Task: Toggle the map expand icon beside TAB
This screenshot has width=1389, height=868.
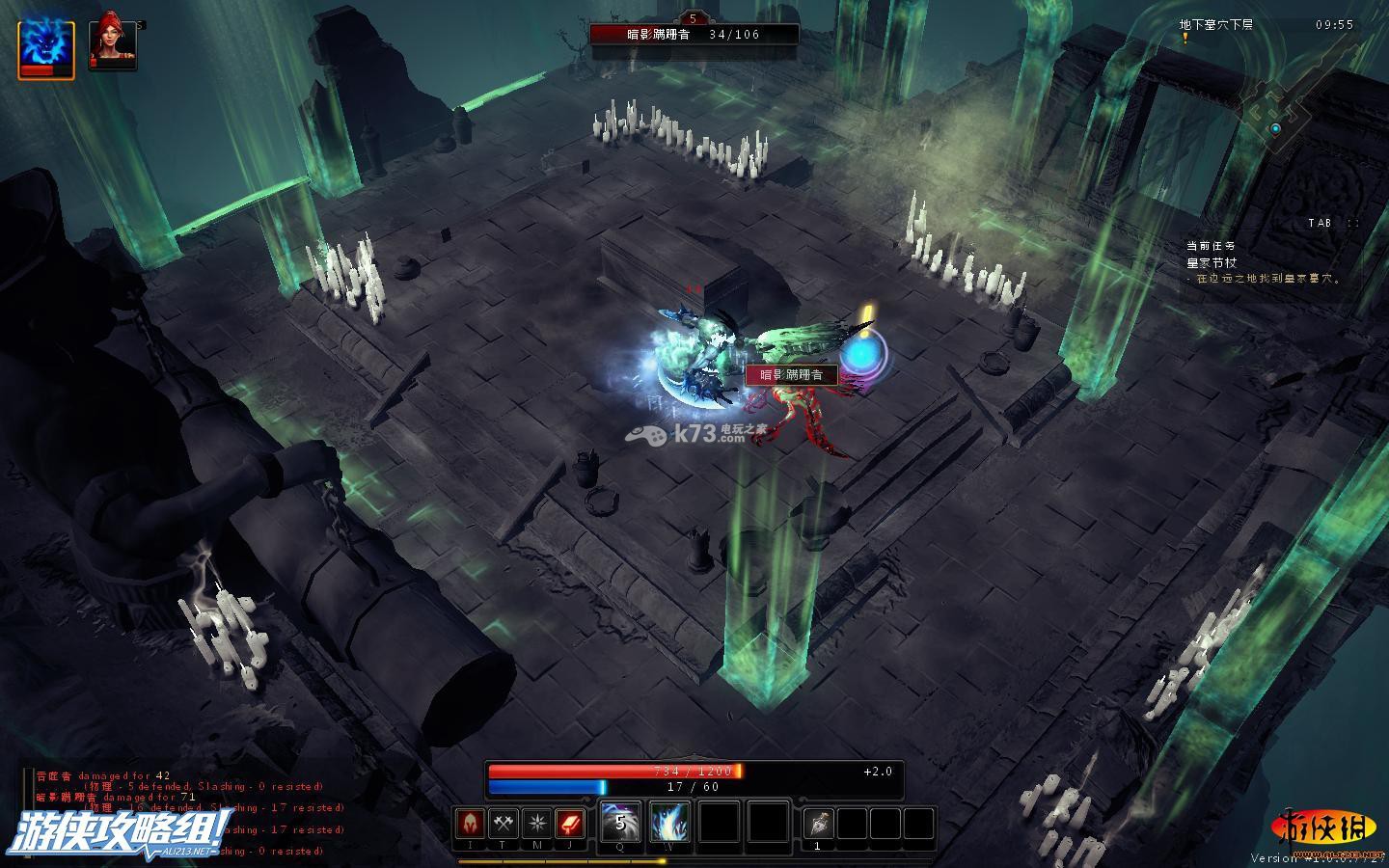Action: click(1353, 223)
